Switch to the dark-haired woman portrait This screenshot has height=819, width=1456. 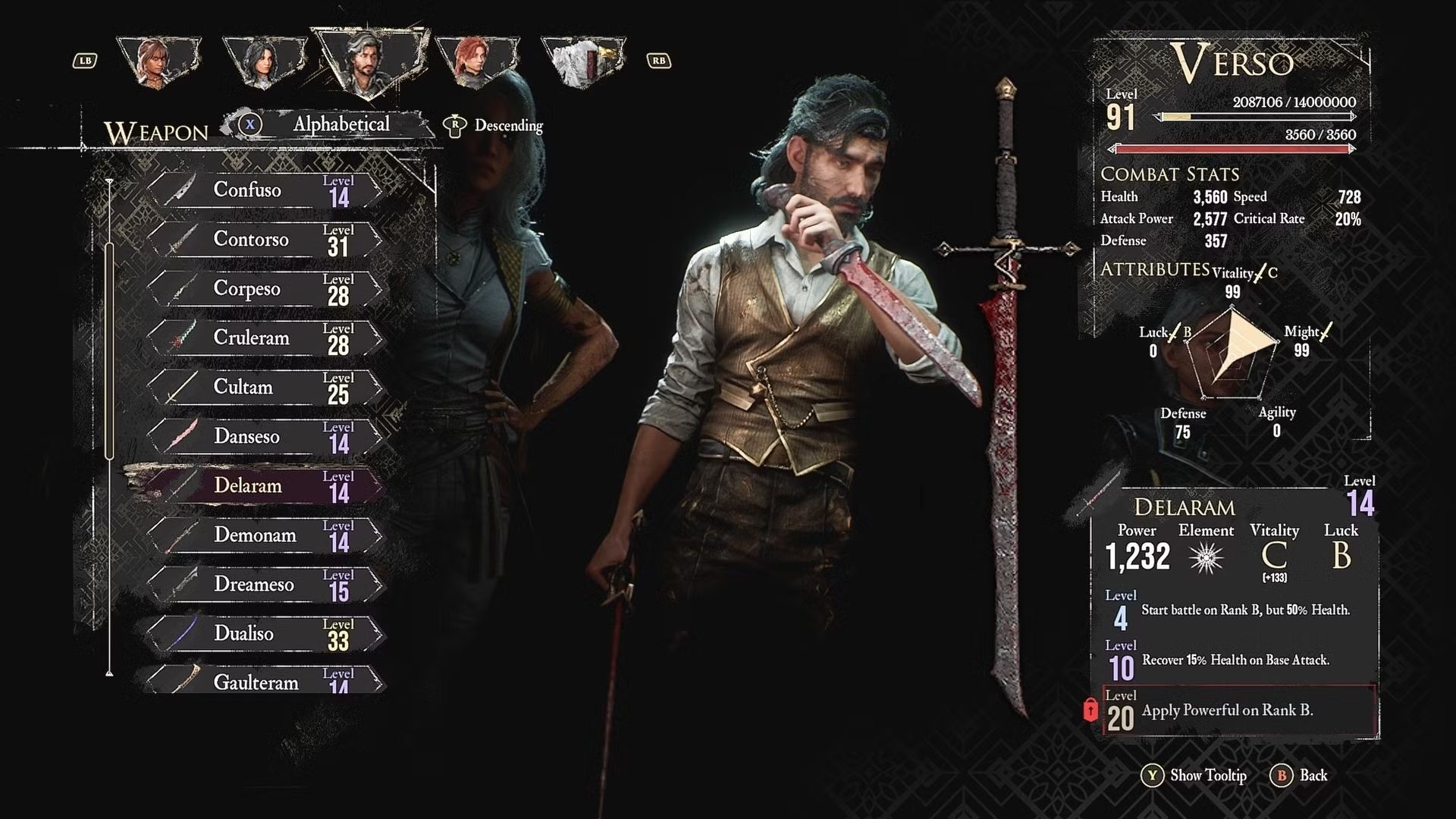263,61
